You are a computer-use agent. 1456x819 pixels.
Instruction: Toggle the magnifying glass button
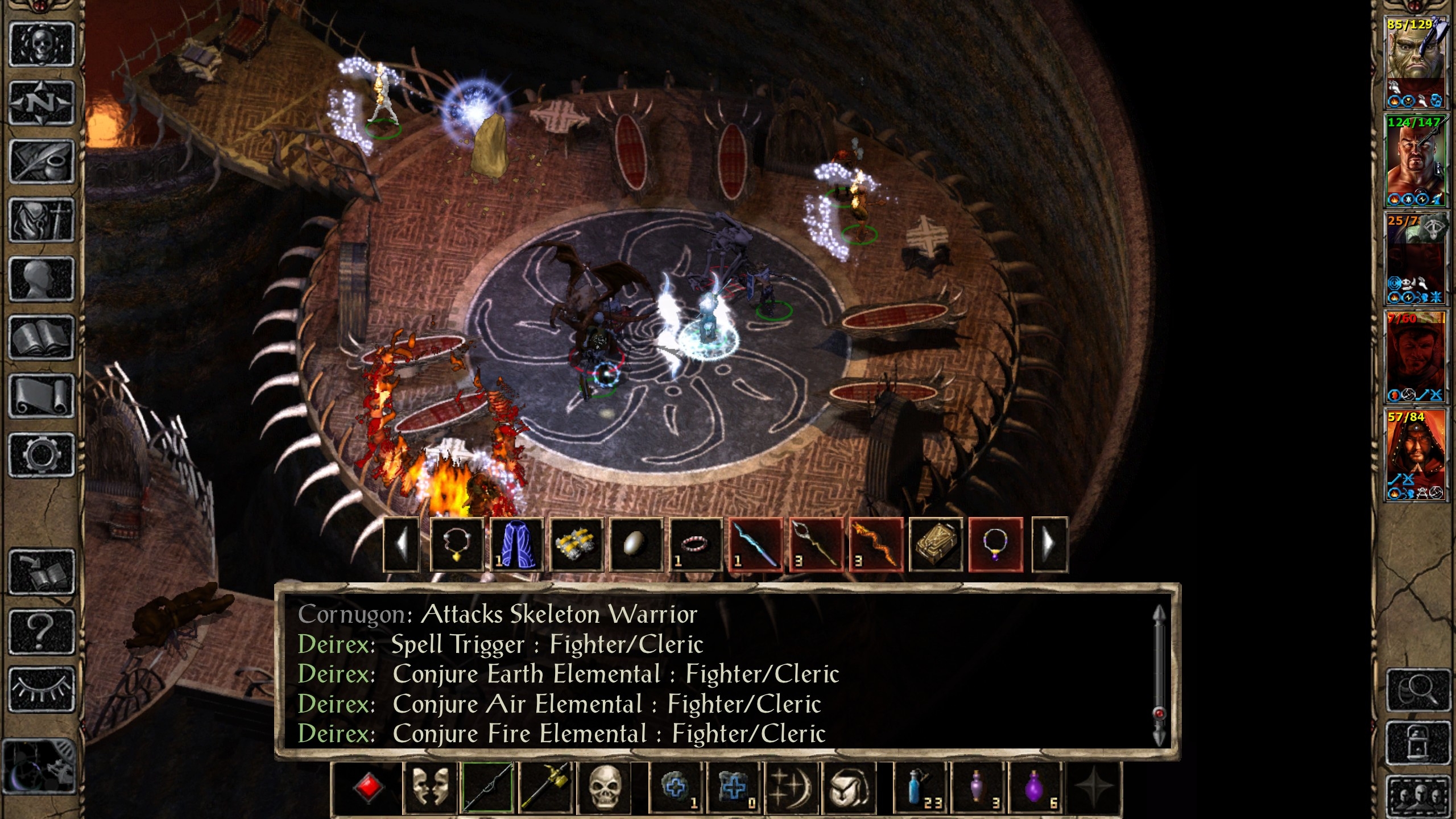click(1419, 691)
